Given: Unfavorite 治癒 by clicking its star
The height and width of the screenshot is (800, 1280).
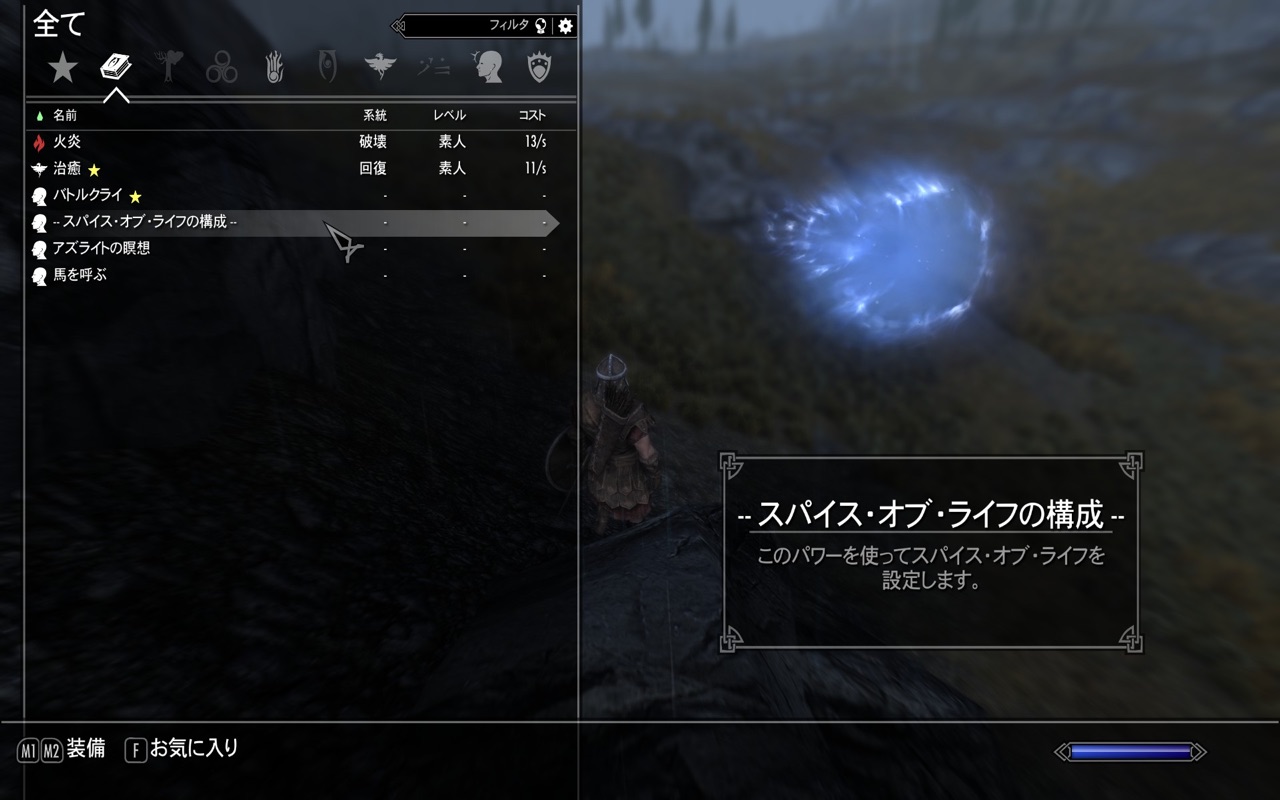Looking at the screenshot, I should pyautogui.click(x=93, y=167).
